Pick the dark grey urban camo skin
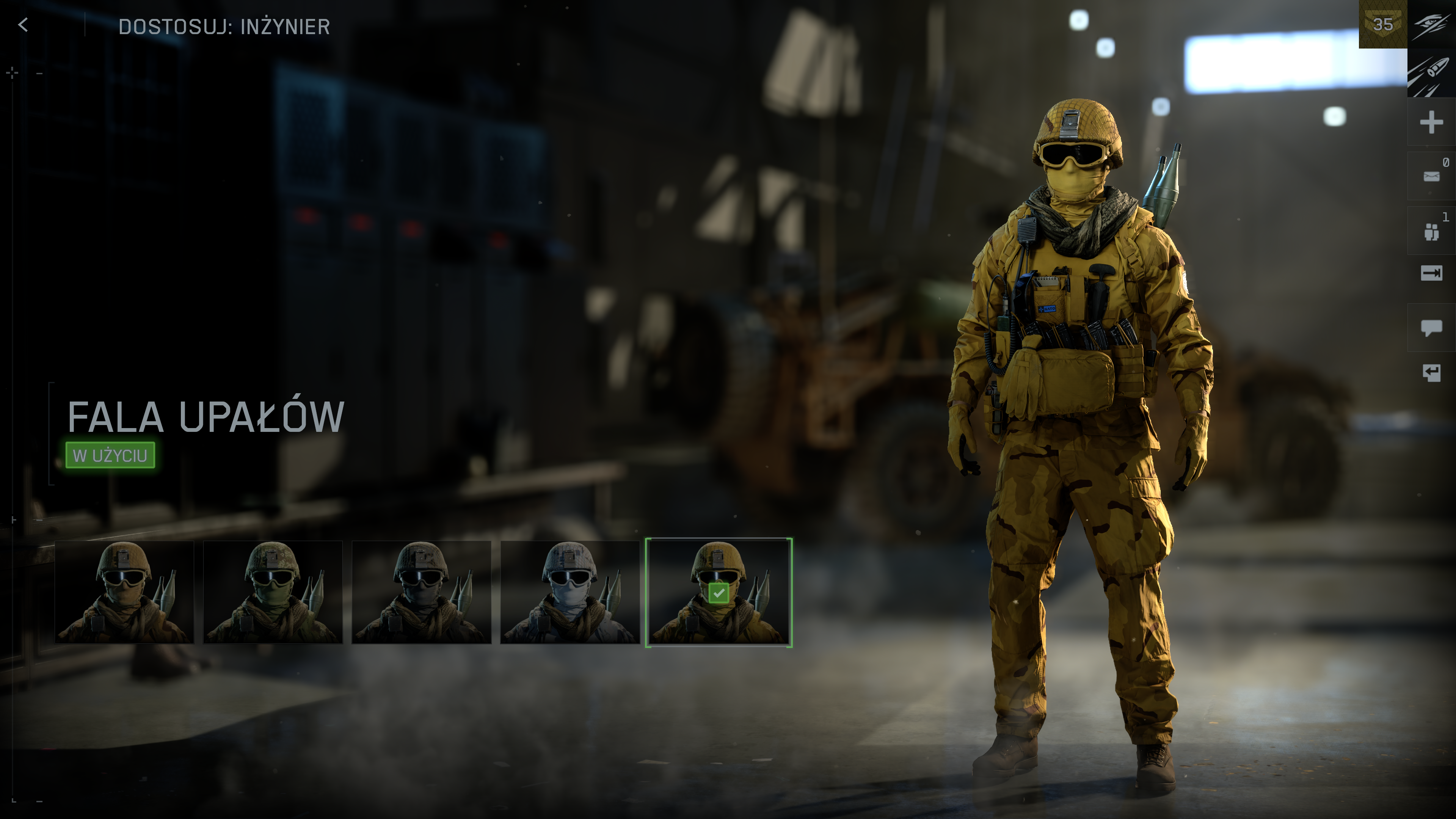1456x819 pixels. click(422, 592)
